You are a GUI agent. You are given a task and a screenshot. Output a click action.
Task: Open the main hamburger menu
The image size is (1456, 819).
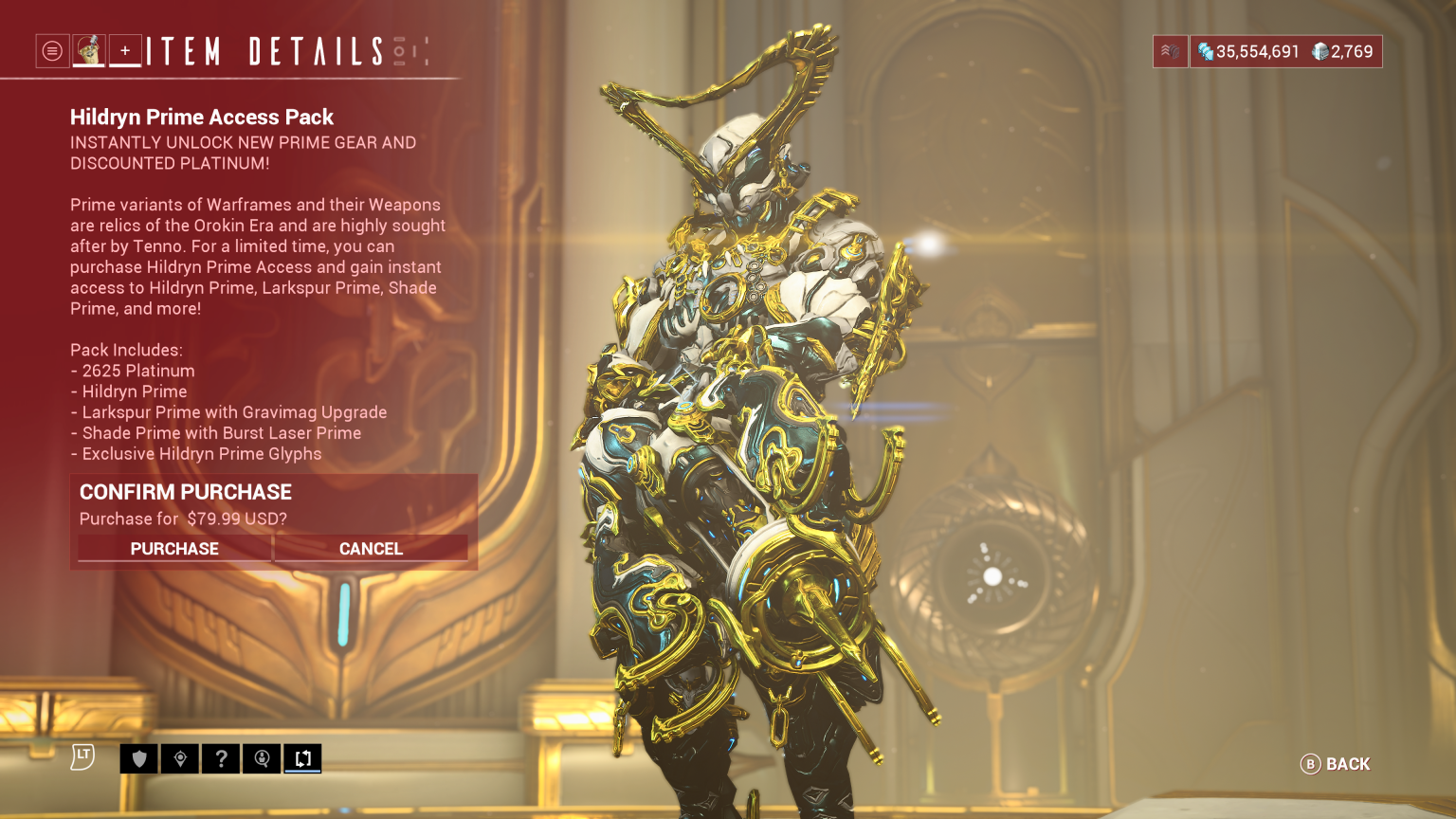tap(51, 51)
